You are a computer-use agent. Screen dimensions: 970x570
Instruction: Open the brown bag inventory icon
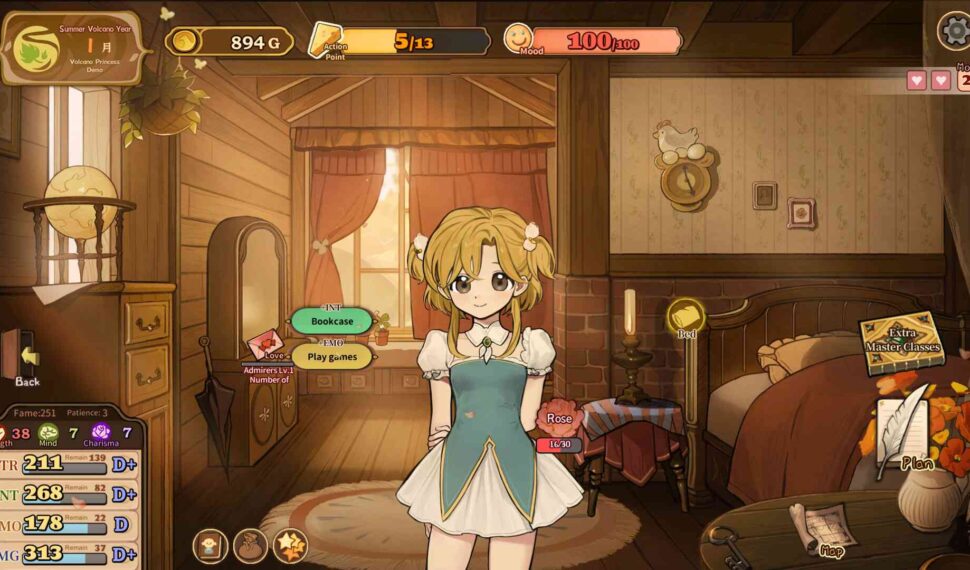point(250,545)
